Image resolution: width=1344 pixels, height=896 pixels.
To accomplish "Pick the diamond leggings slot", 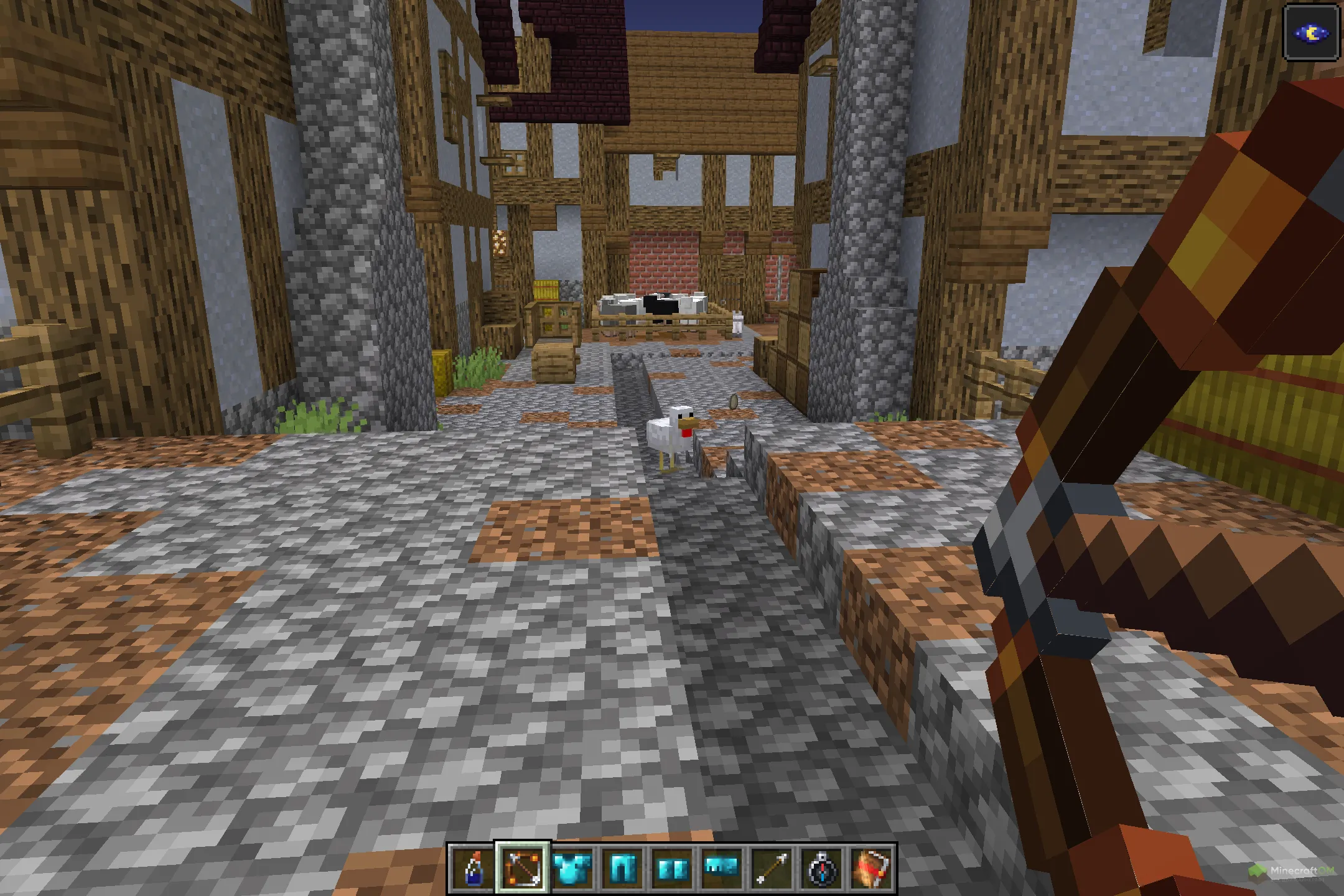I will coord(622,868).
